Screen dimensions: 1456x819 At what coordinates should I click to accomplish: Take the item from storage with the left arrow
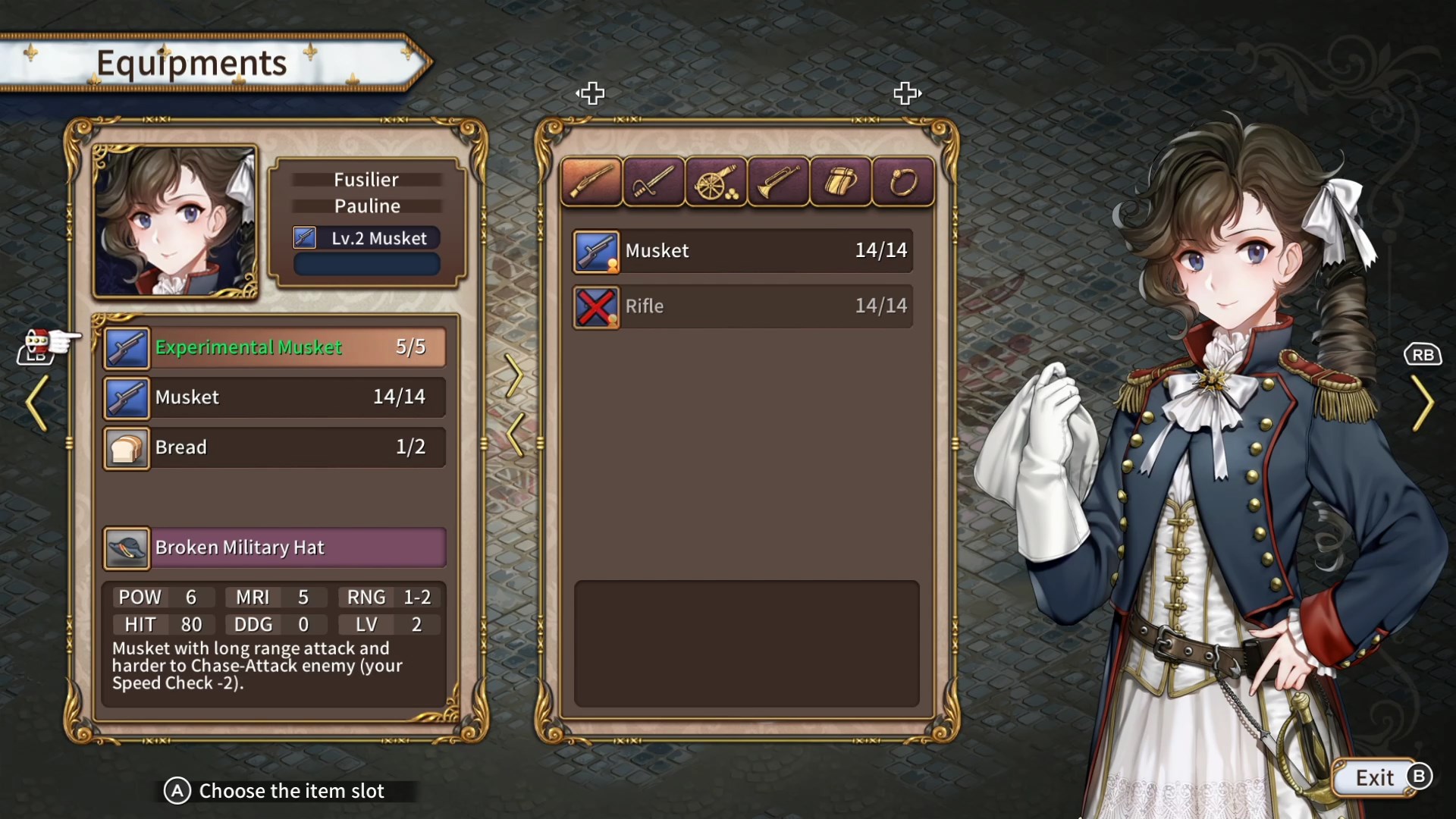(x=514, y=435)
